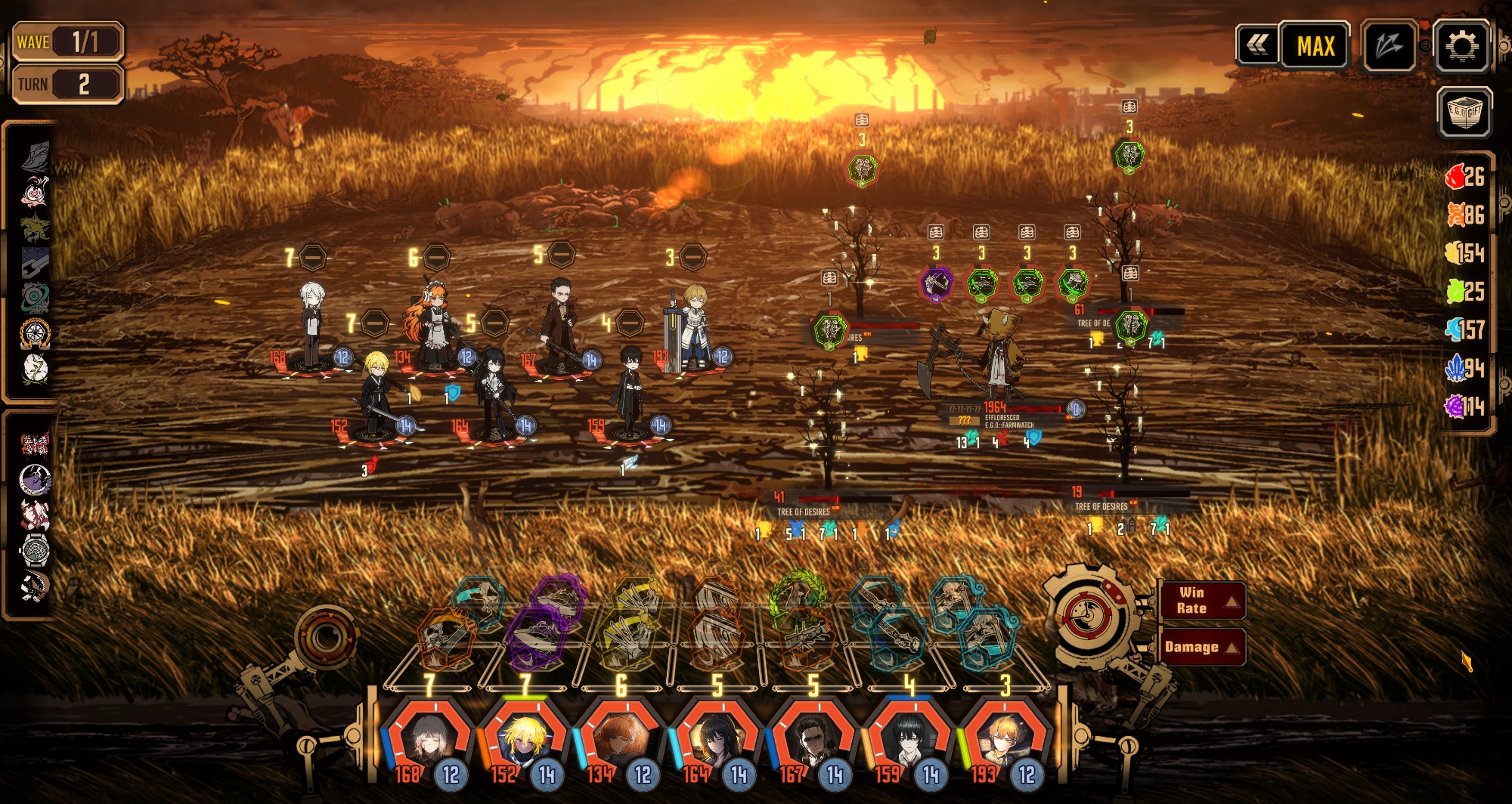Select blond sinner portrait with 193 HP
The height and width of the screenshot is (804, 1512).
pyautogui.click(x=1005, y=738)
